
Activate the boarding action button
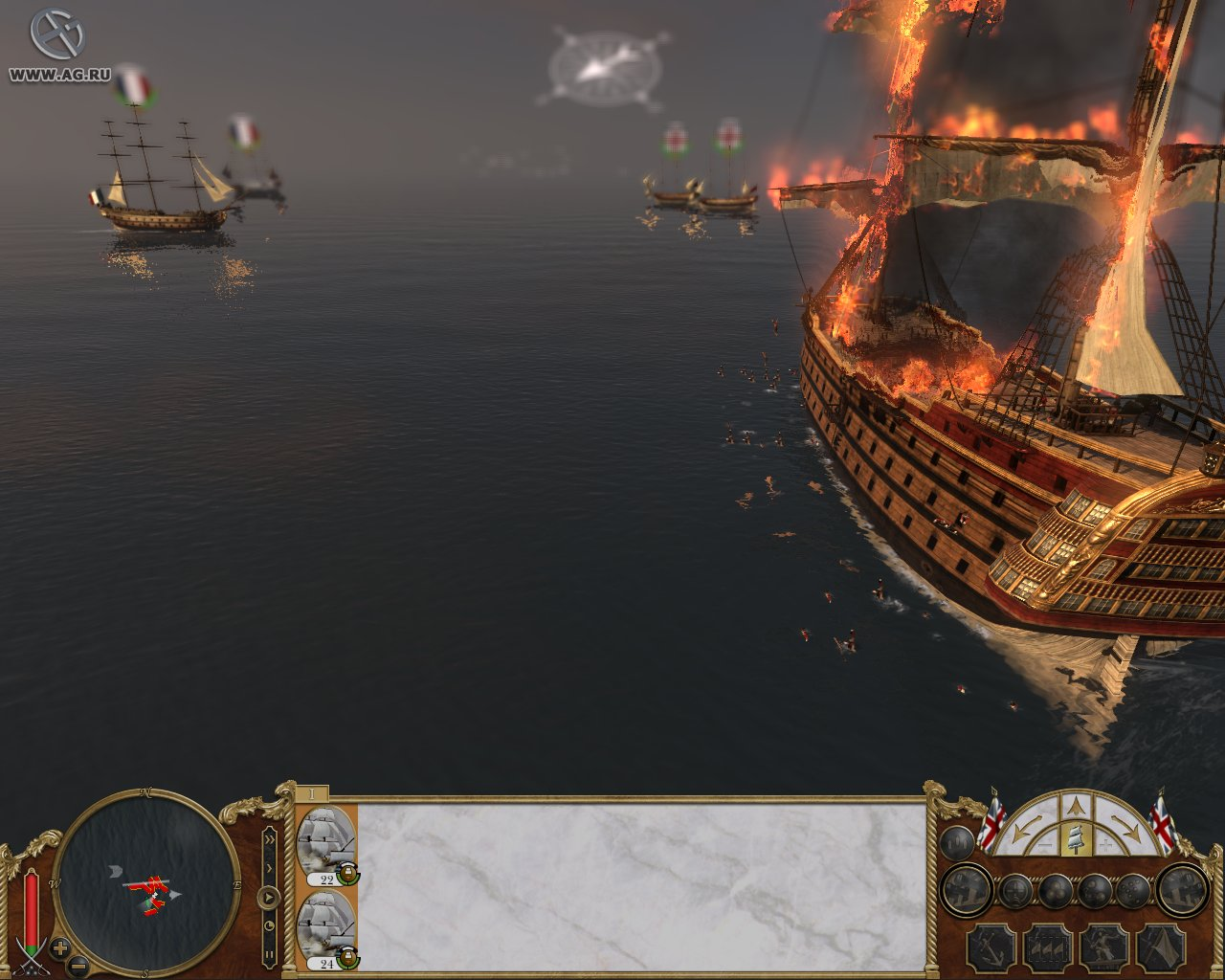(1103, 947)
